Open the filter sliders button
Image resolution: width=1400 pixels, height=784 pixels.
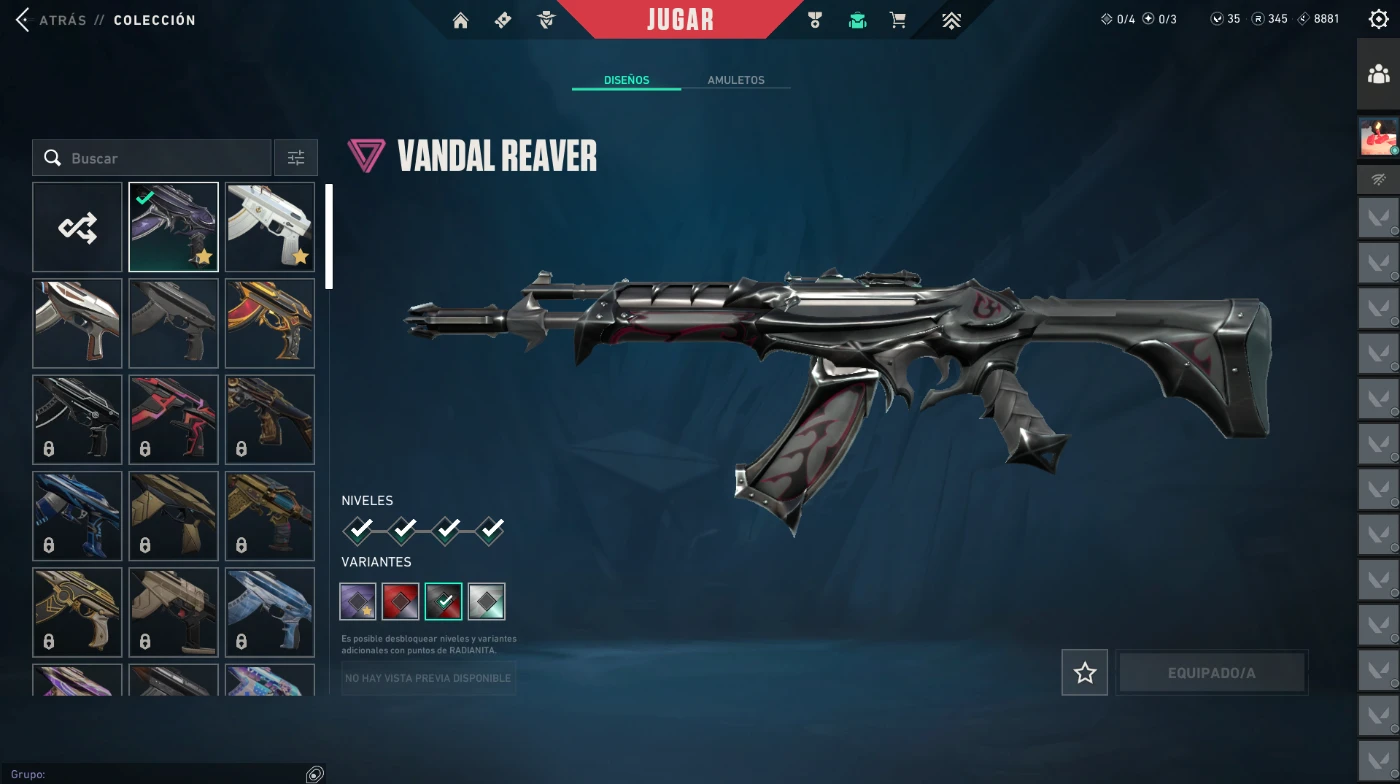[x=296, y=158]
